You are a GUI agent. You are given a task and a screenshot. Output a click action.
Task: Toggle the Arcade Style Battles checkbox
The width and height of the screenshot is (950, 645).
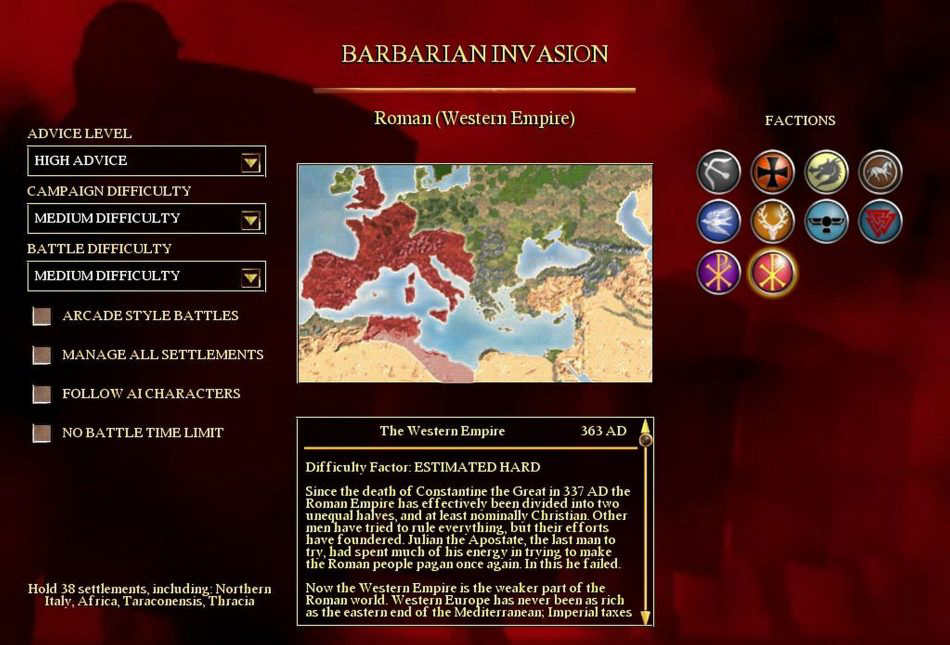point(41,317)
